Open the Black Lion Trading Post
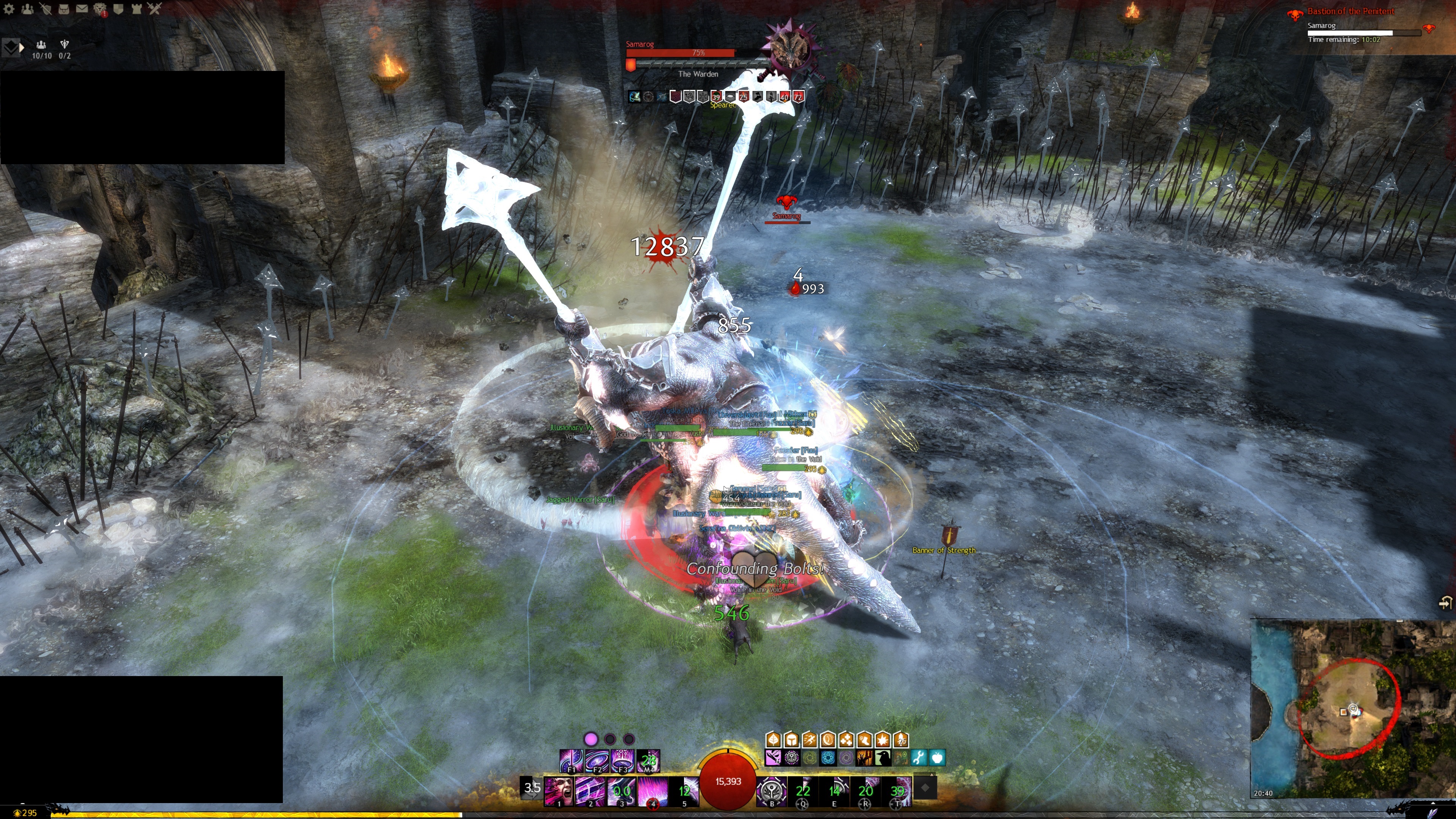Image resolution: width=1456 pixels, height=819 pixels. [x=100, y=8]
